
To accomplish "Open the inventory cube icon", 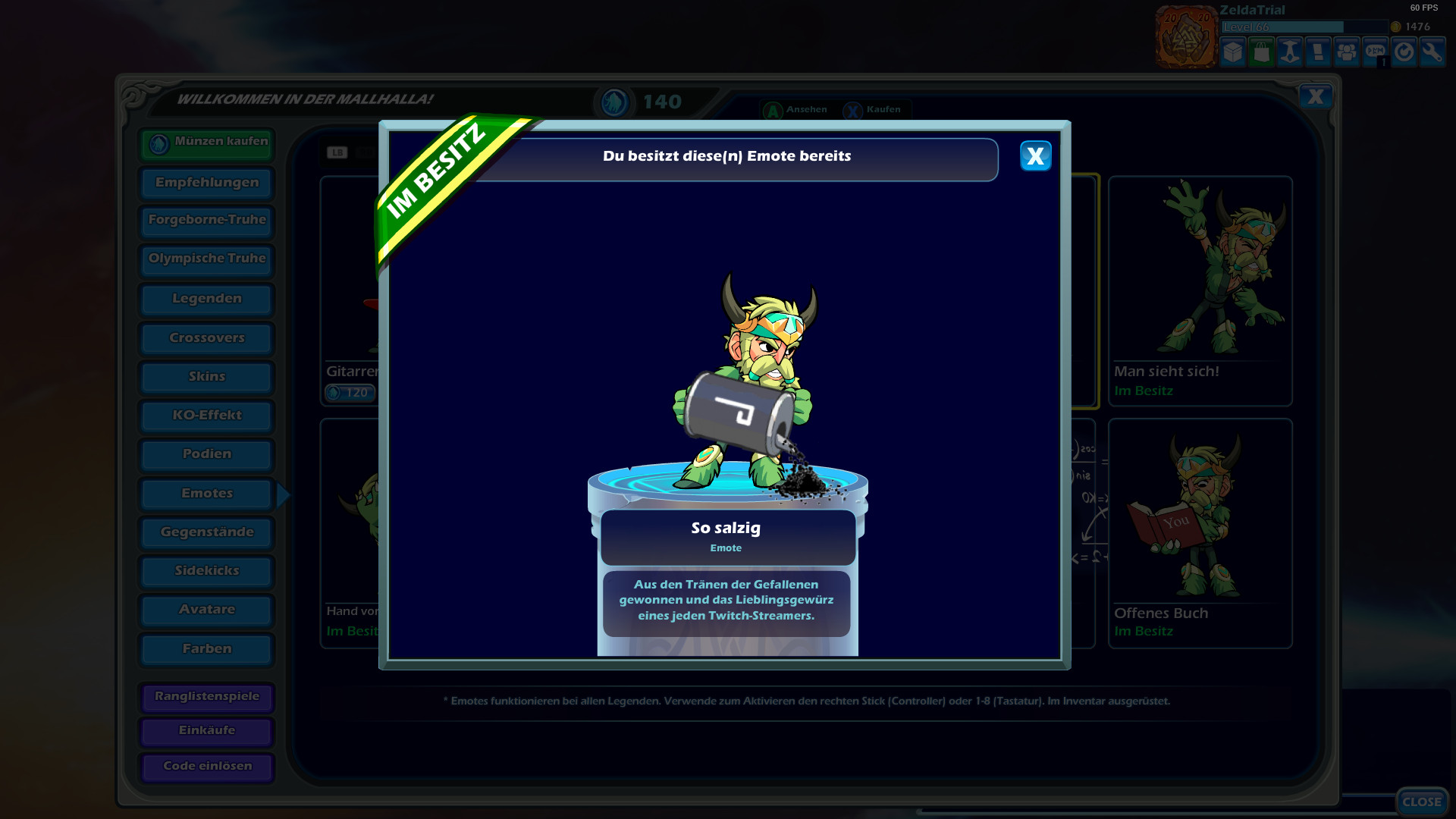I will (1232, 52).
